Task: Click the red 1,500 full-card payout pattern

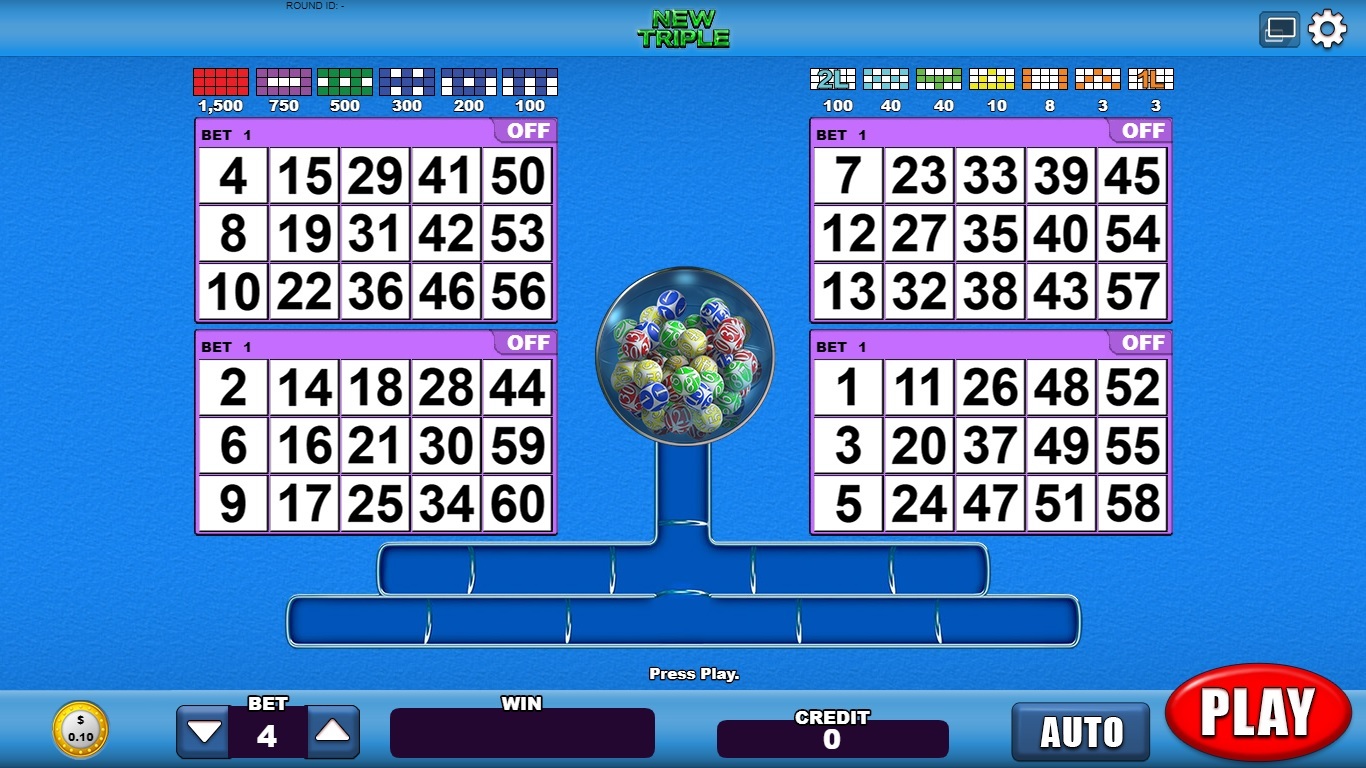Action: point(220,82)
